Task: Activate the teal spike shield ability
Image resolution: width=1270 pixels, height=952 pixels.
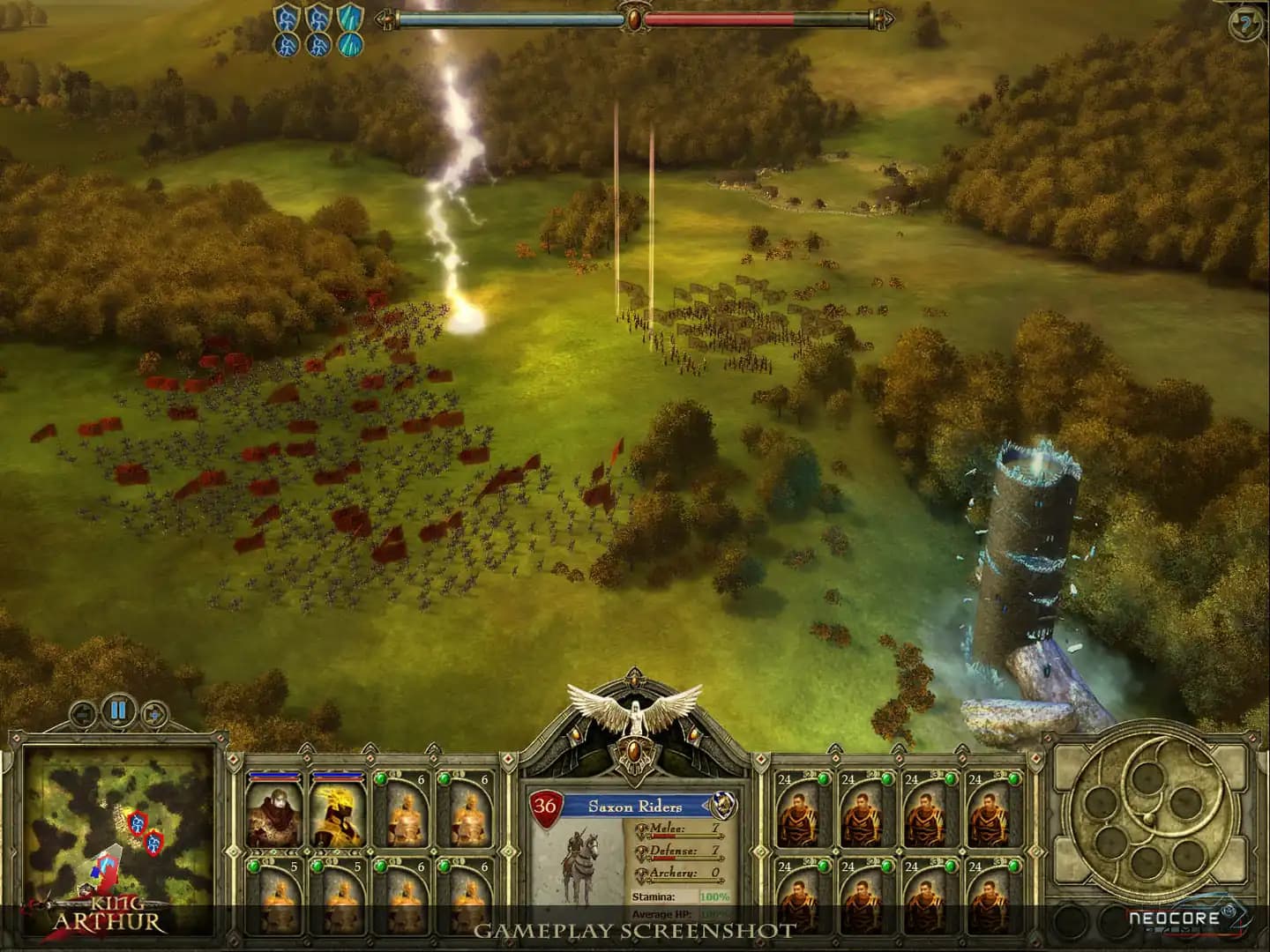Action: coord(348,18)
